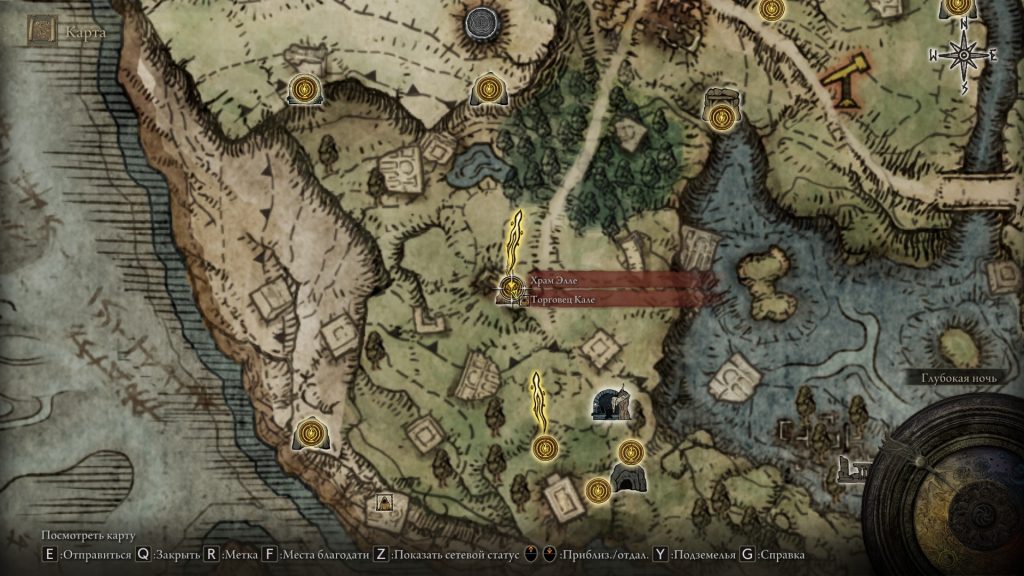
Task: Click the hooded merchant icon
Action: pos(385,503)
